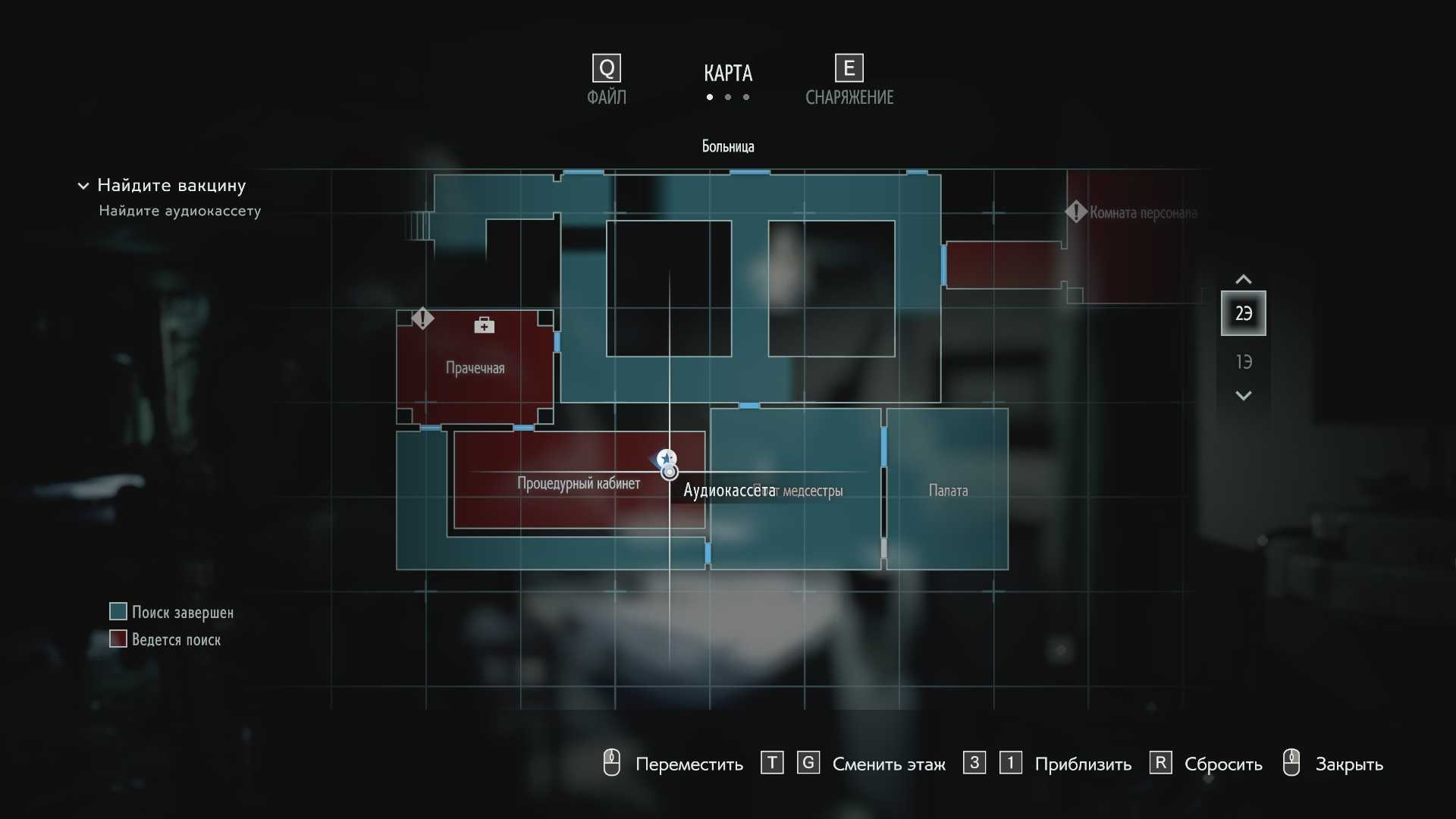Image resolution: width=1456 pixels, height=819 pixels.
Task: Switch to the ФАЙЛ tab
Action: 607,80
